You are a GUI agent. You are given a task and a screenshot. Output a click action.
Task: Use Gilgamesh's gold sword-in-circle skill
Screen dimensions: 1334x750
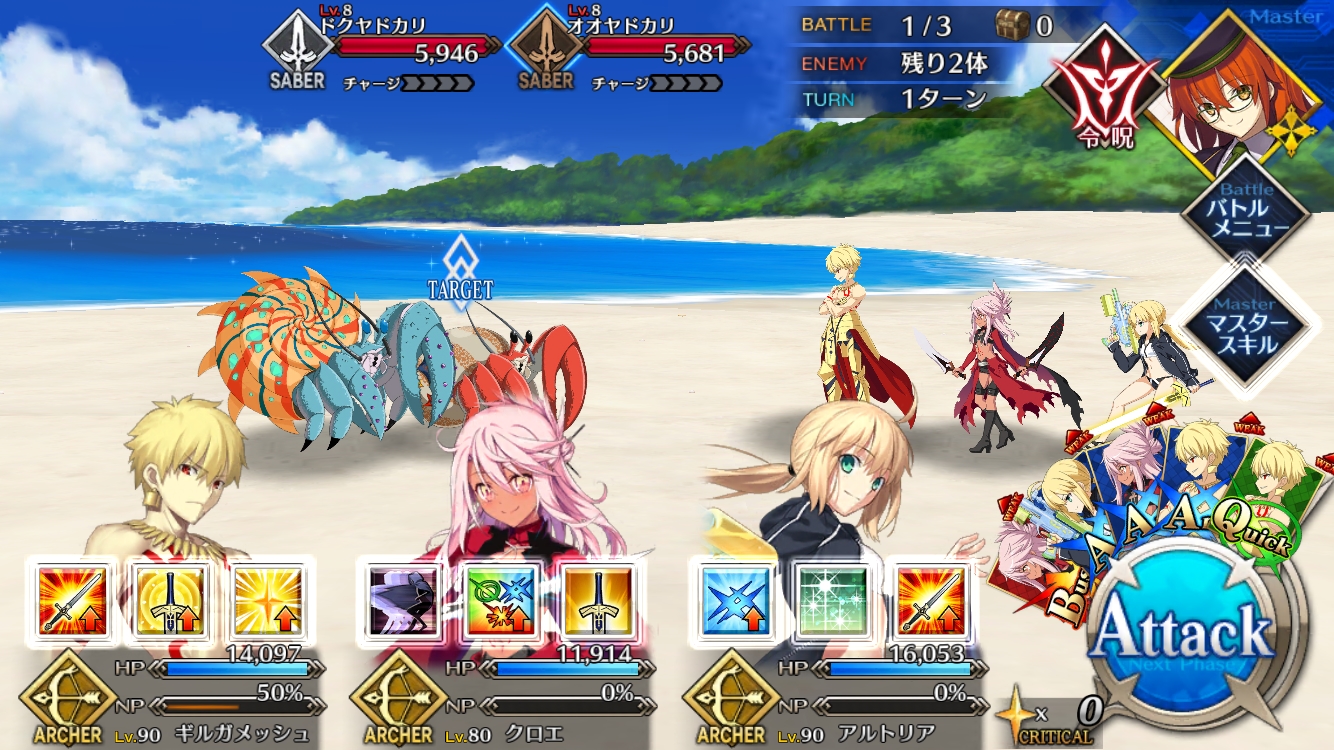click(x=170, y=600)
